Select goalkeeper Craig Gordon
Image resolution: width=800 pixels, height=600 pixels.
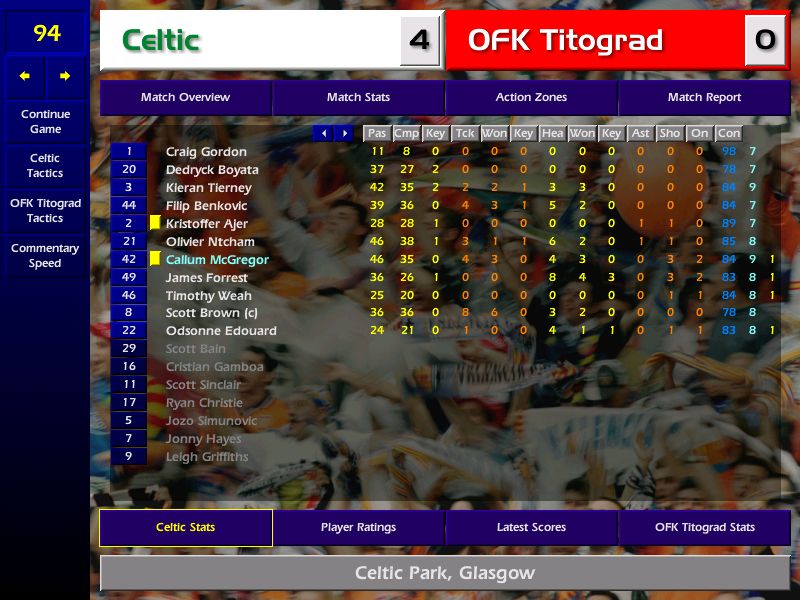point(206,152)
